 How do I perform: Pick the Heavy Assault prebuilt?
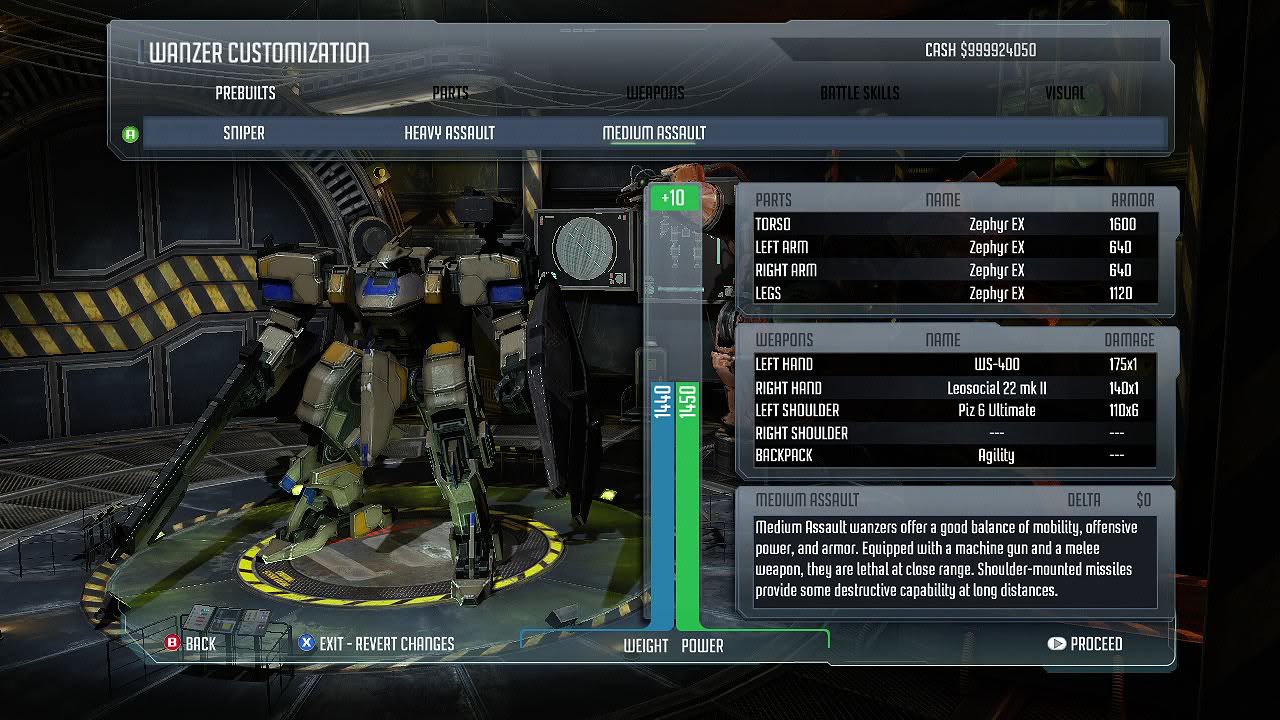tap(449, 133)
